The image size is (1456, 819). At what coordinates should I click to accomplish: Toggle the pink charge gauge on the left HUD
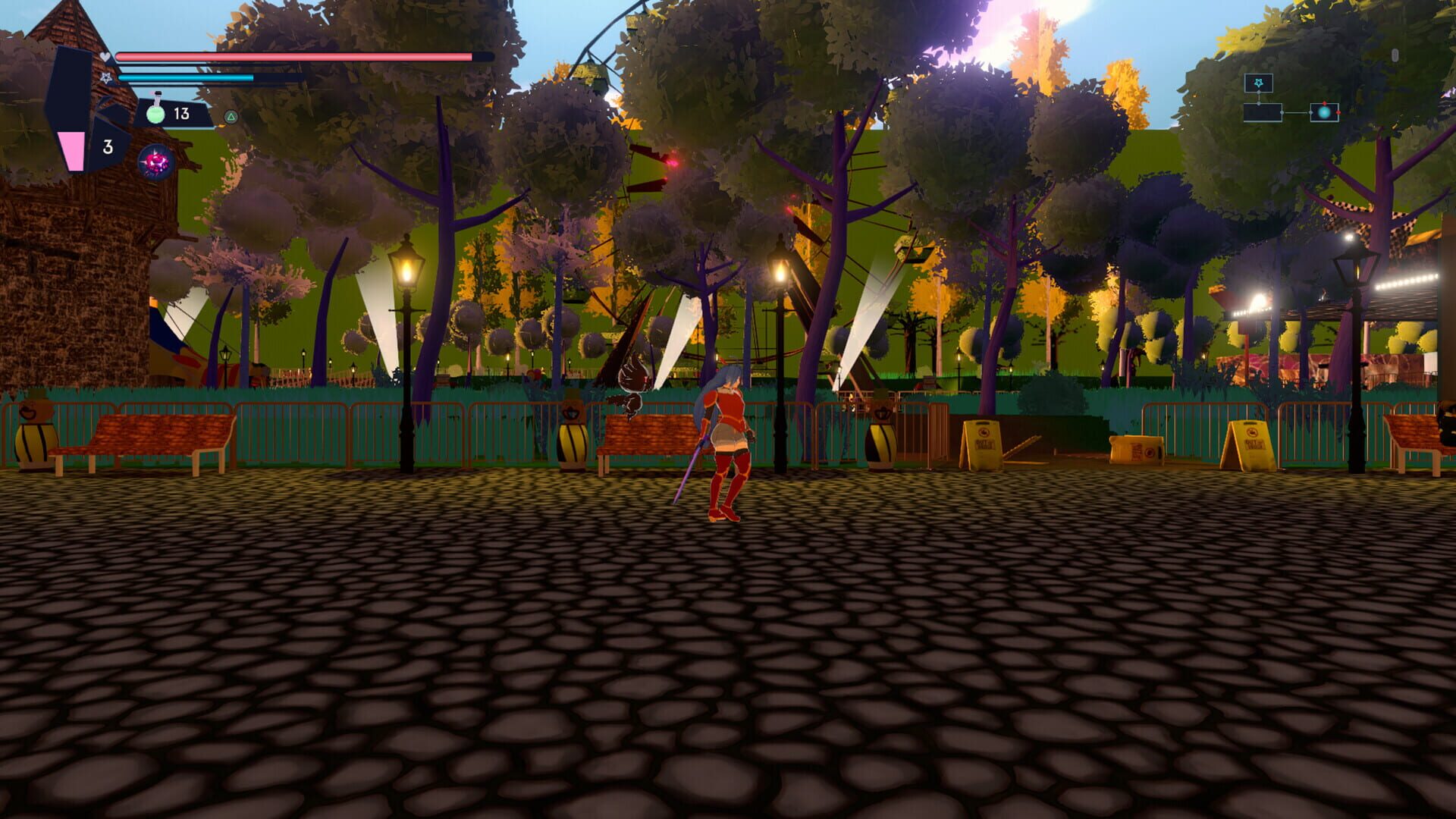point(71,152)
